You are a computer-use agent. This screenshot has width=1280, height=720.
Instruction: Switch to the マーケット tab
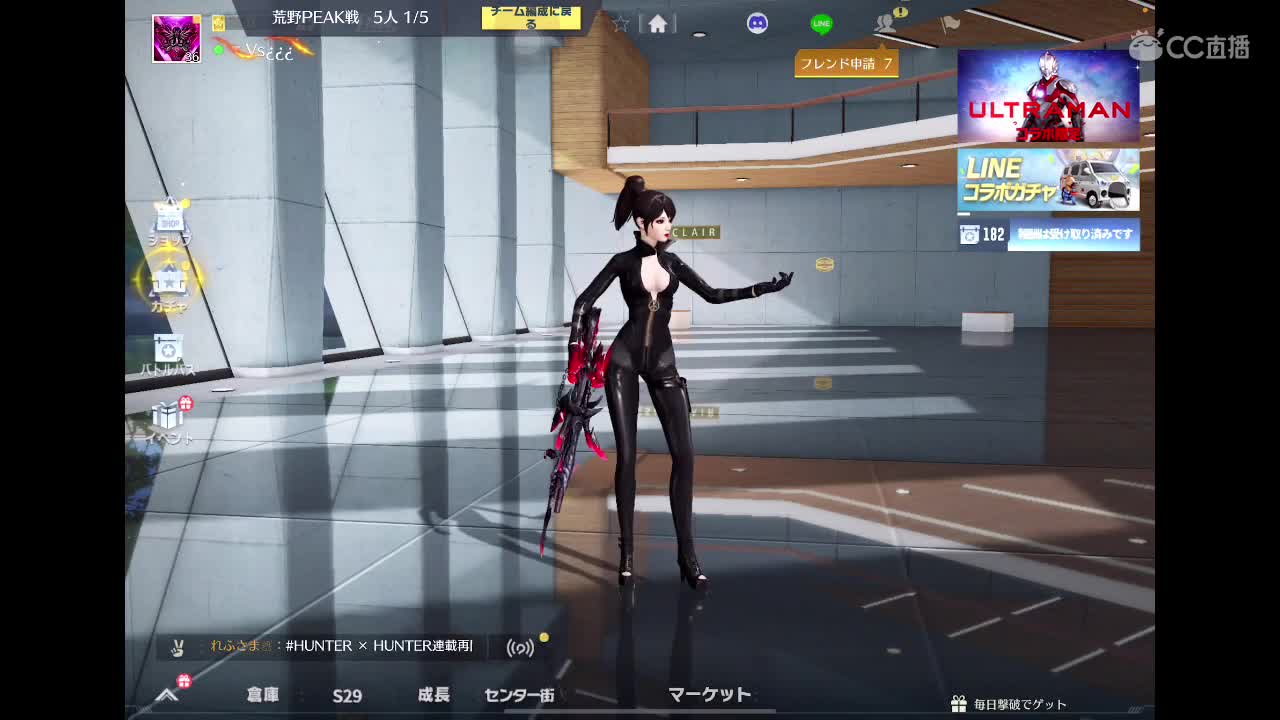pyautogui.click(x=711, y=693)
